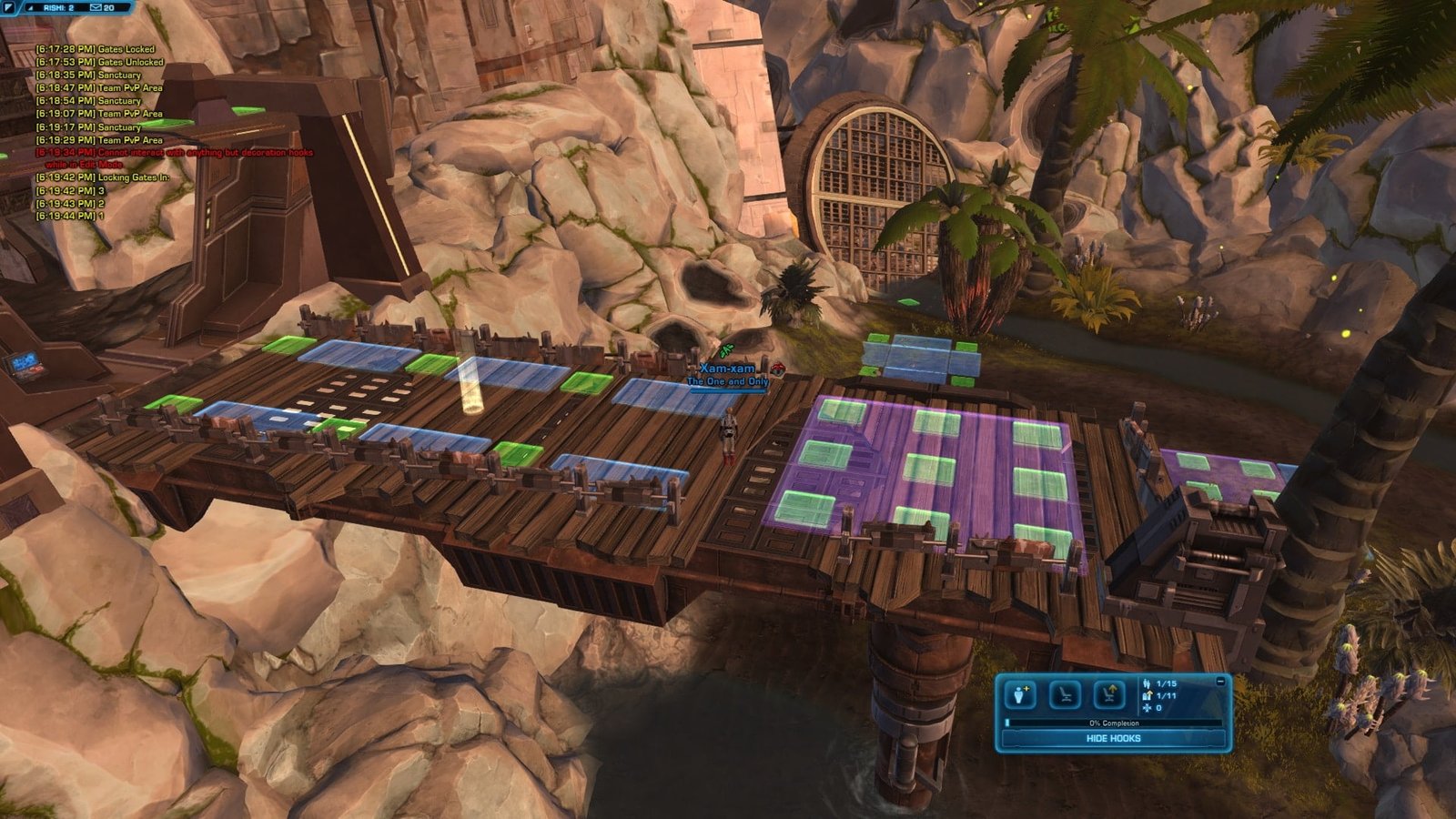Minimize the stronghold decoration panel
This screenshot has width=1456, height=819.
[1220, 682]
